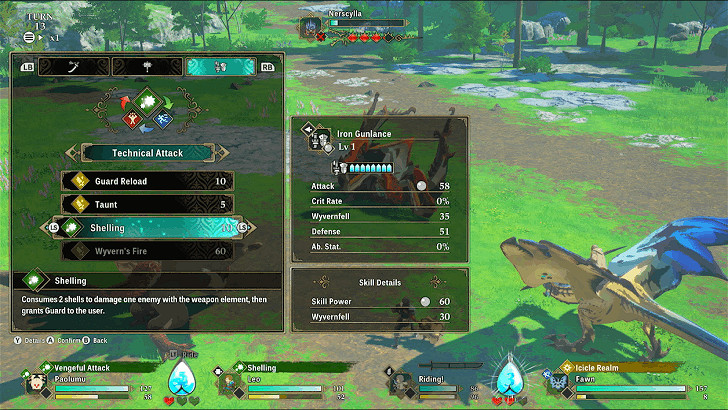Select the blue Speed attack type icon

tap(163, 119)
